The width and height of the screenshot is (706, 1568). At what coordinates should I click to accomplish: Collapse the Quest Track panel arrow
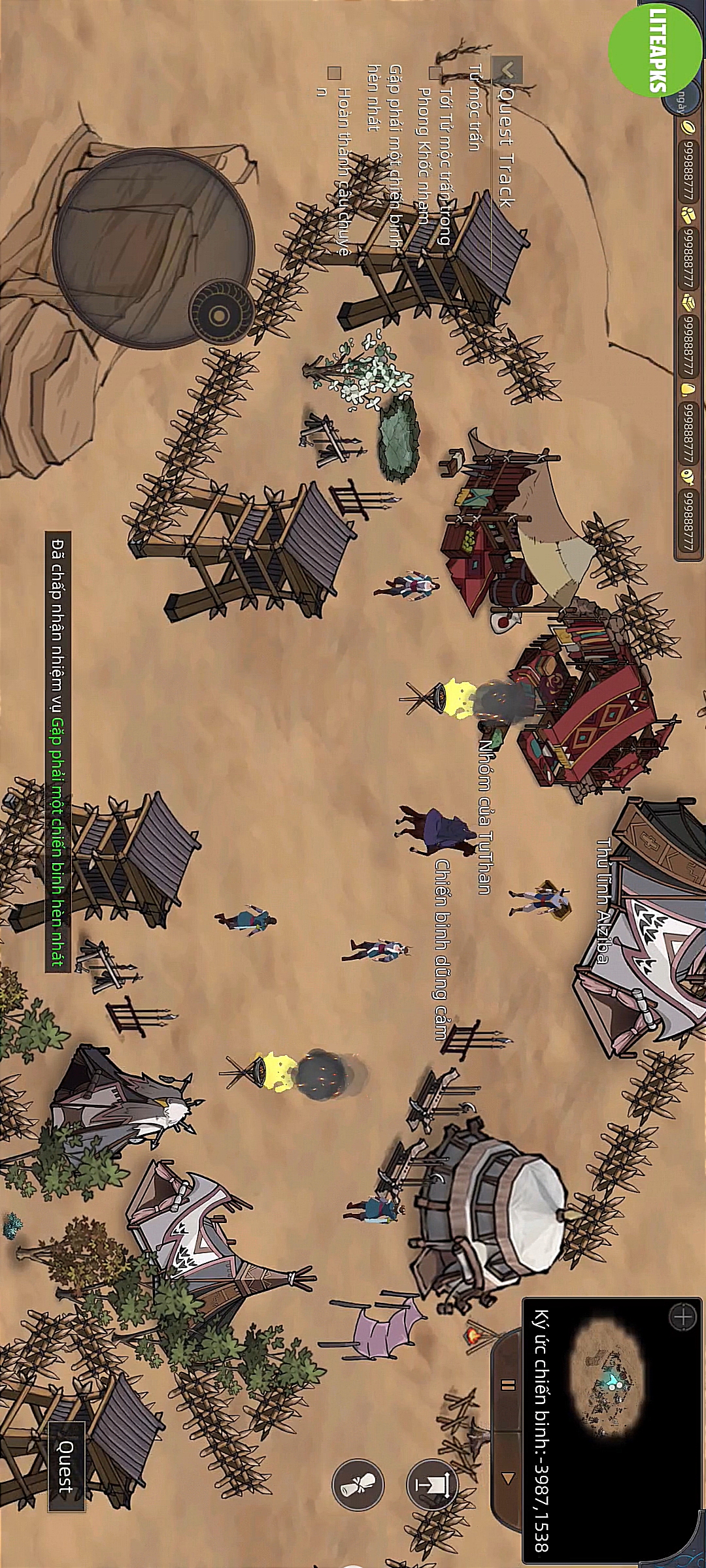click(x=508, y=70)
